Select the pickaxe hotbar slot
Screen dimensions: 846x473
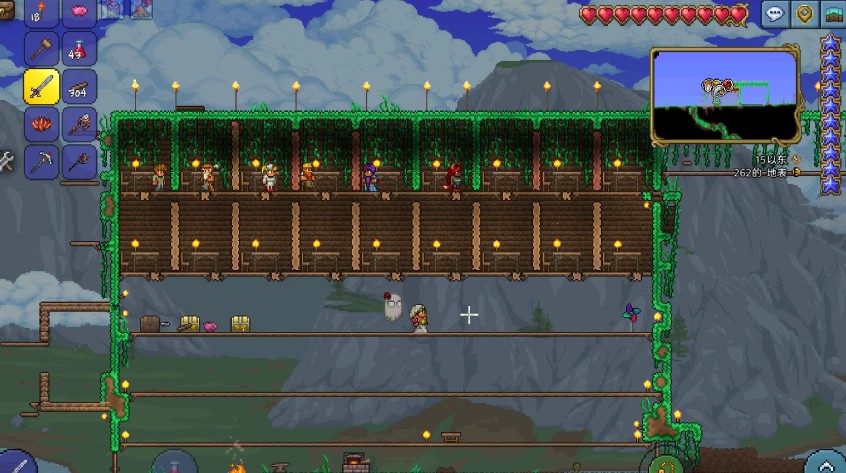coord(41,160)
